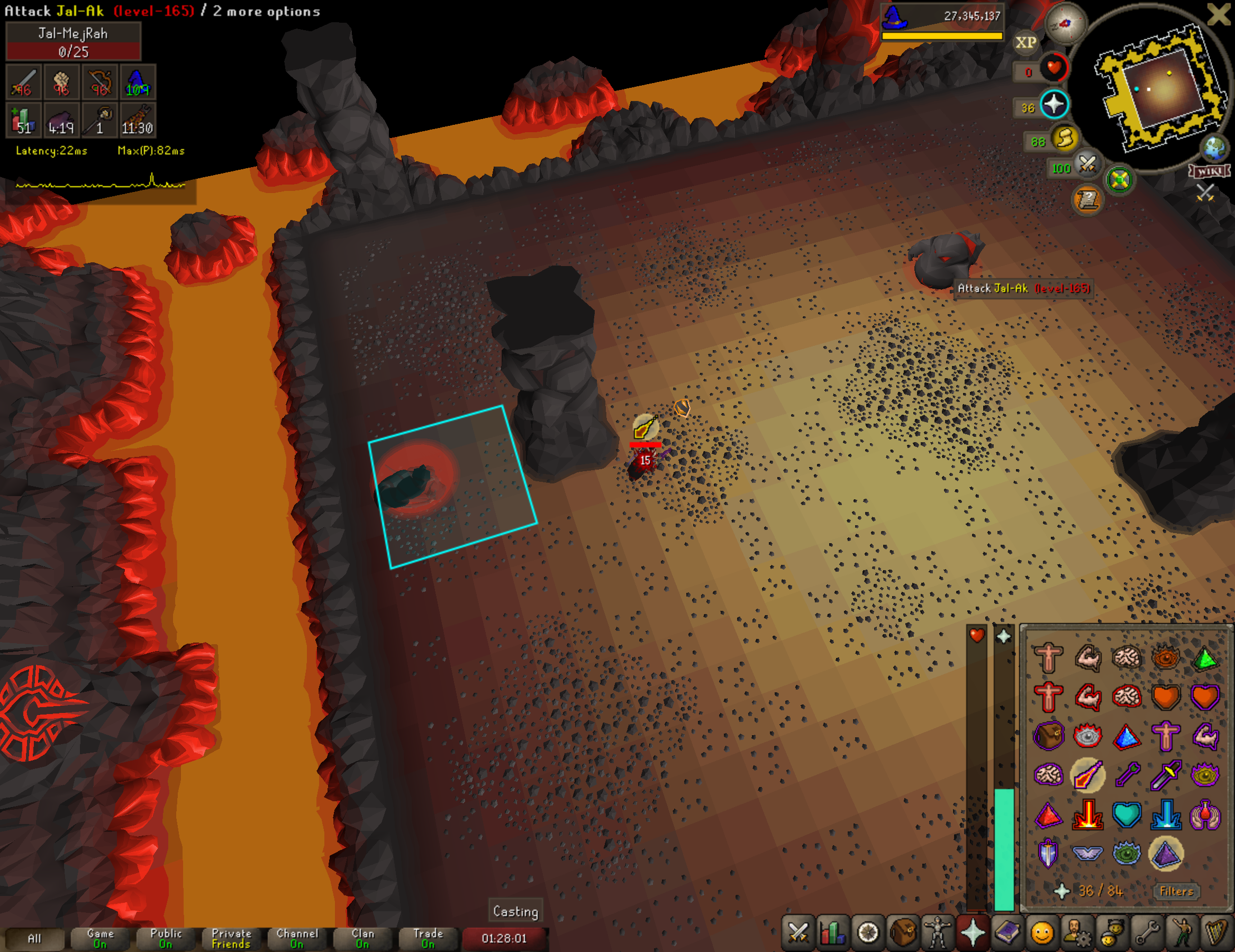Image resolution: width=1235 pixels, height=952 pixels.
Task: Toggle quick prayers using the prayer orb
Action: pos(1054,105)
